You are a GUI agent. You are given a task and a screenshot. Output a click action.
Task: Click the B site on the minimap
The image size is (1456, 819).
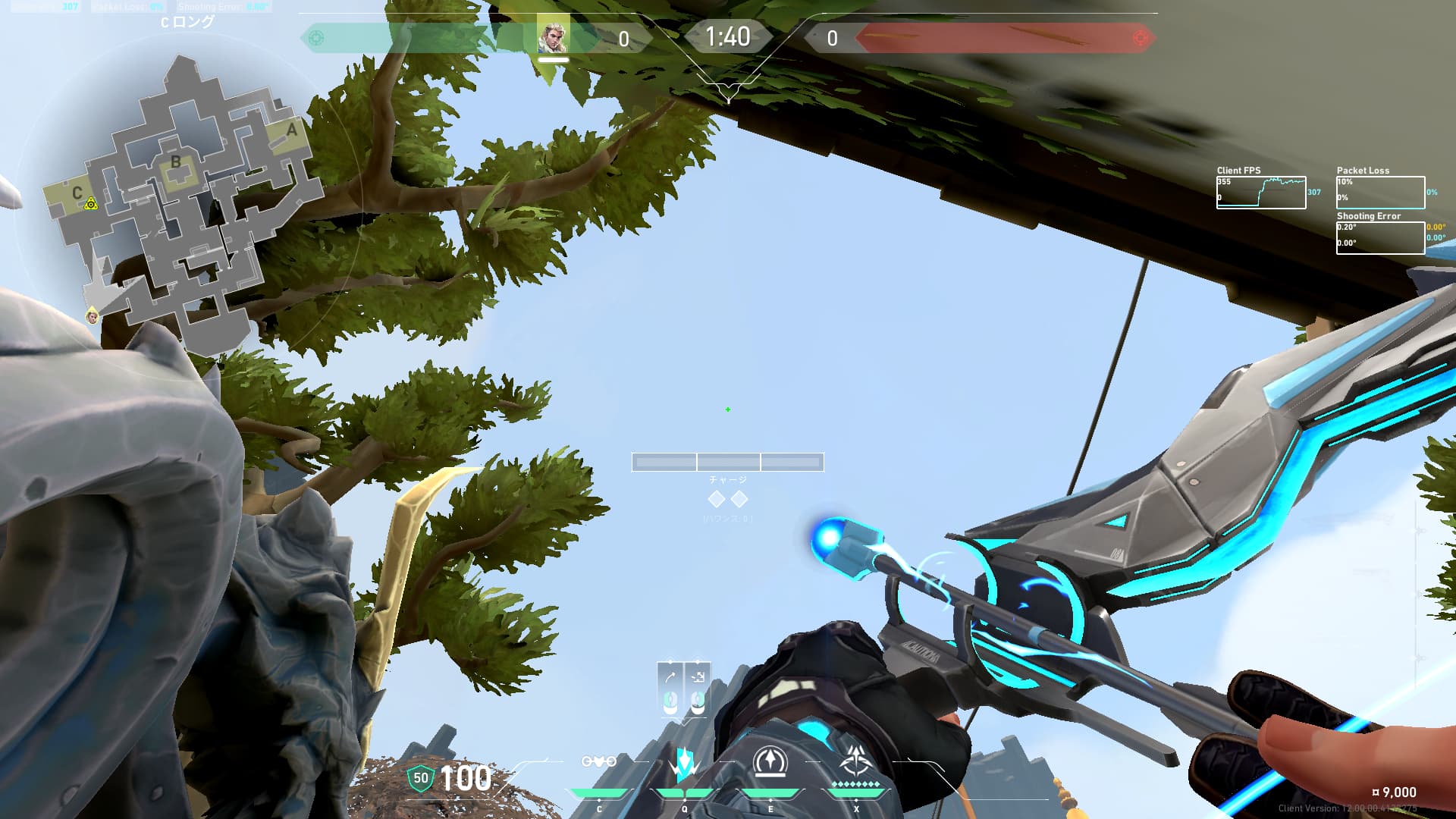tap(176, 162)
